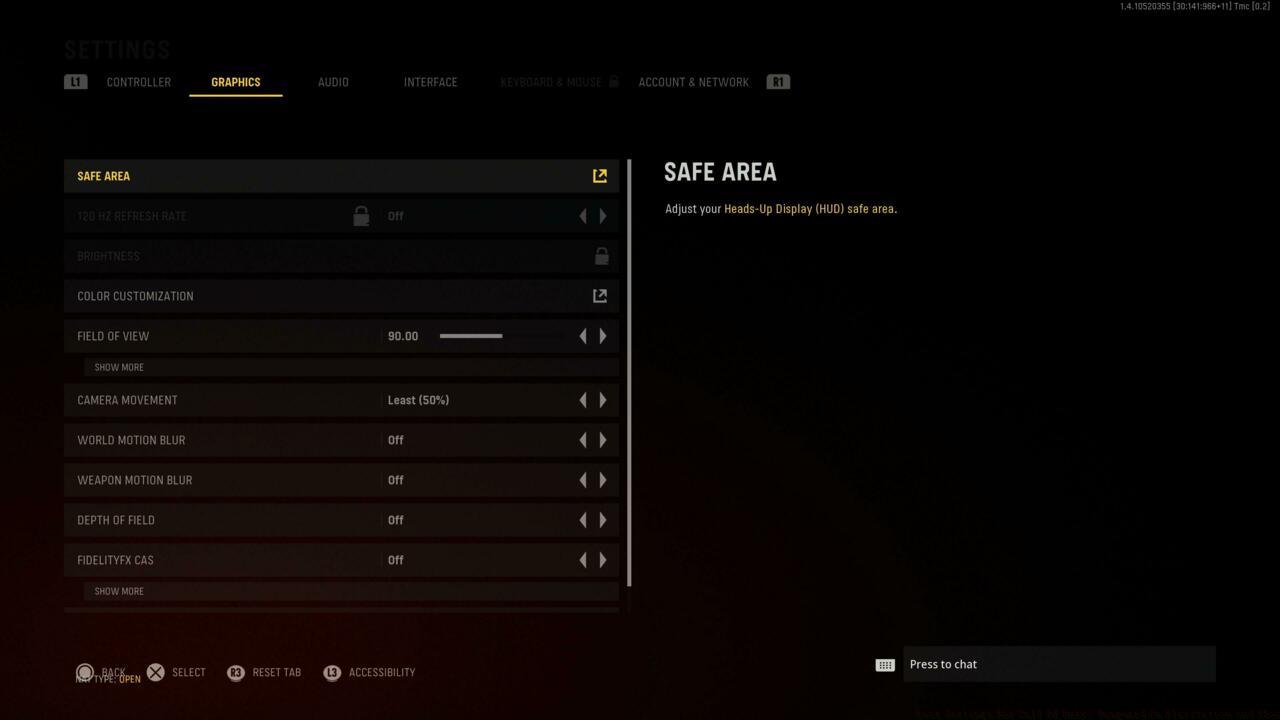Expand Show More under Field of View
Screen dimensions: 1280x720
(118, 367)
